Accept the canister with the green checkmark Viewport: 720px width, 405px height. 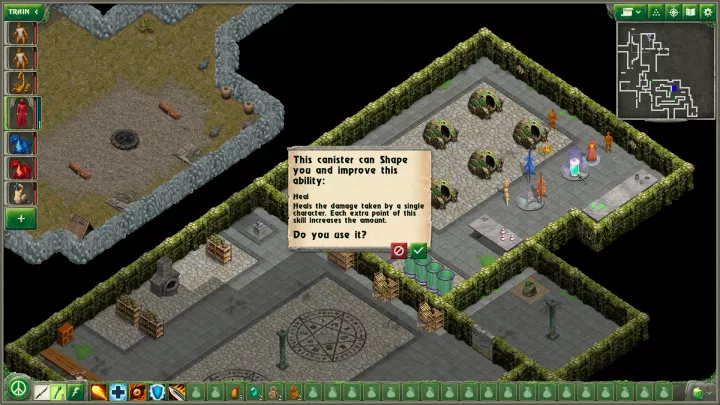418,251
